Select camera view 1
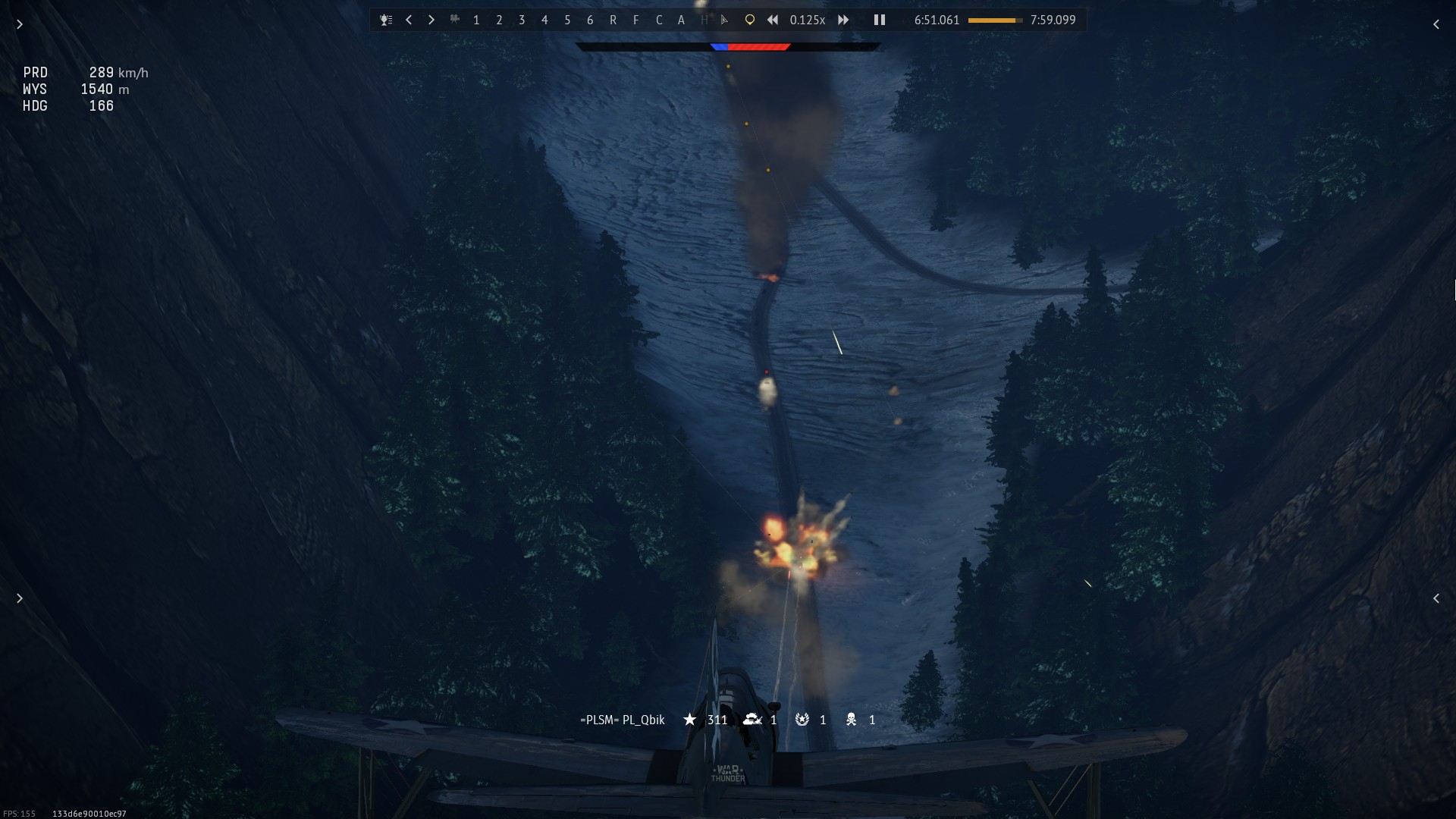This screenshot has width=1456, height=819. point(476,20)
